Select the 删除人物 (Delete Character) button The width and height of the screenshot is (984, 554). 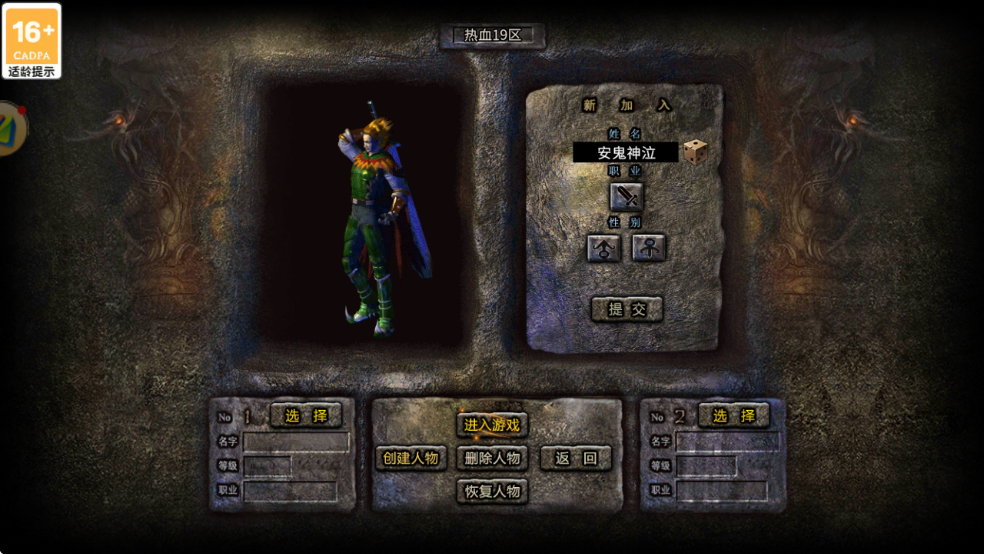[492, 458]
